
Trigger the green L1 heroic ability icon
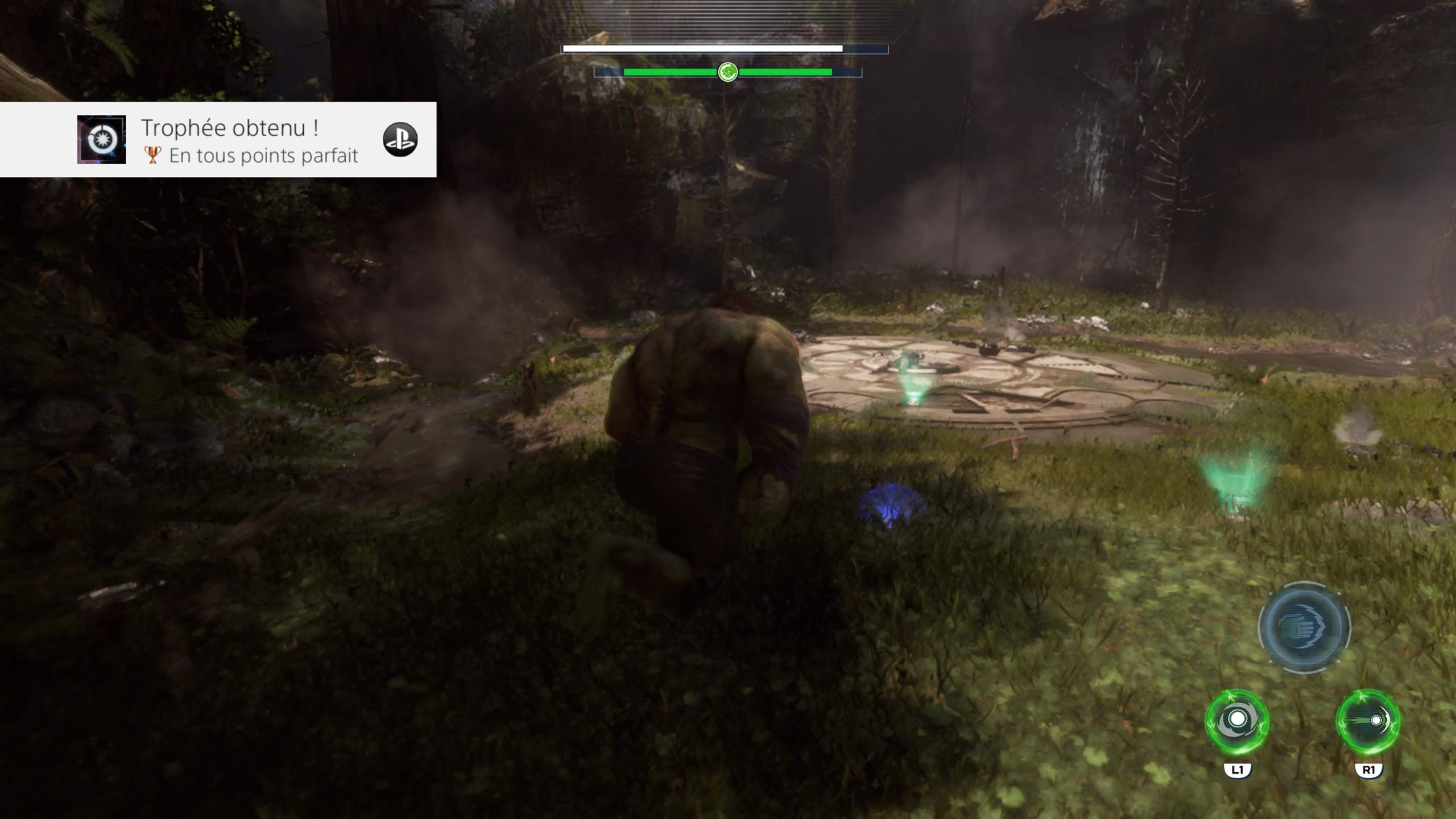point(1236,722)
